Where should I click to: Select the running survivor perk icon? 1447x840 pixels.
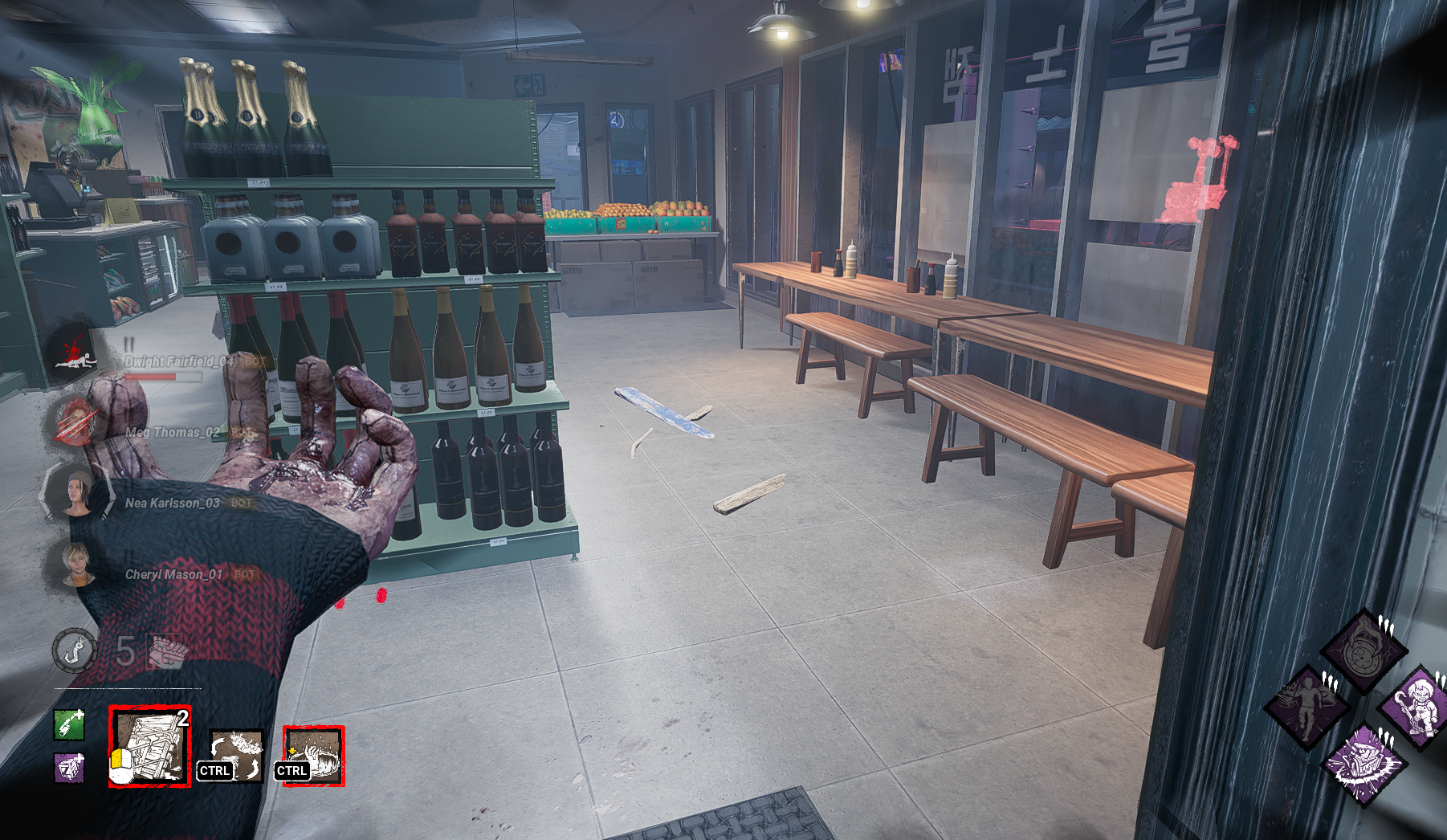[x=1307, y=707]
